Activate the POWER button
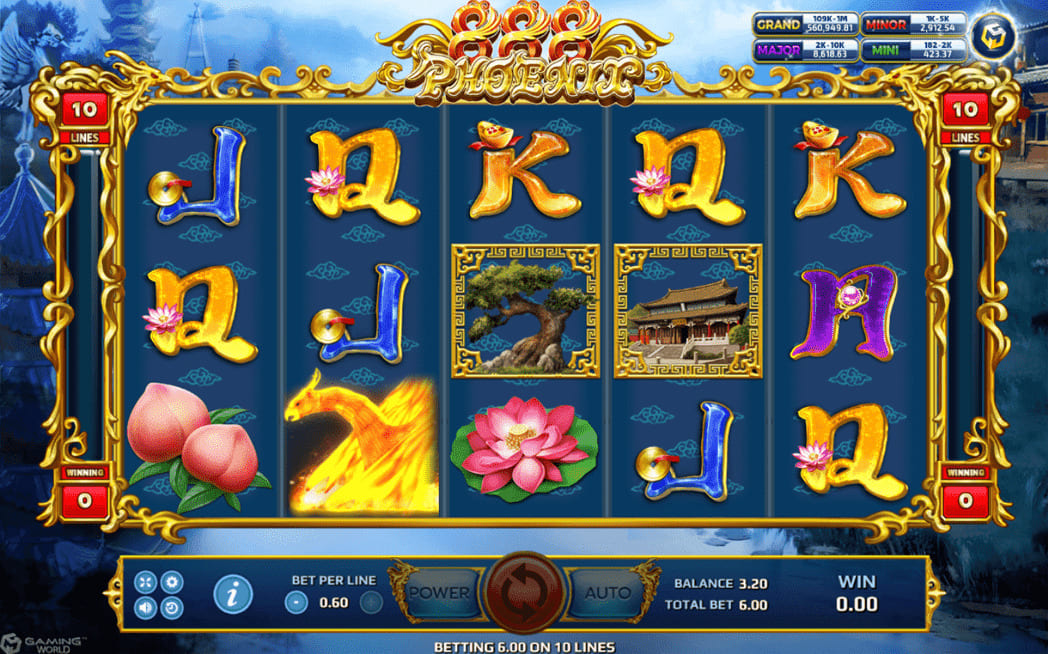The image size is (1048, 654). (x=439, y=592)
